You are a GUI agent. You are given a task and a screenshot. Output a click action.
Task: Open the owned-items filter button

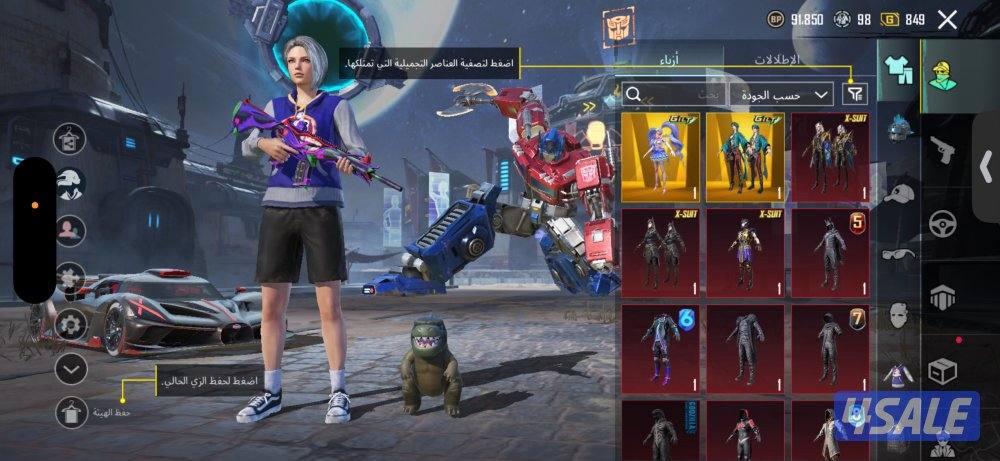855,94
